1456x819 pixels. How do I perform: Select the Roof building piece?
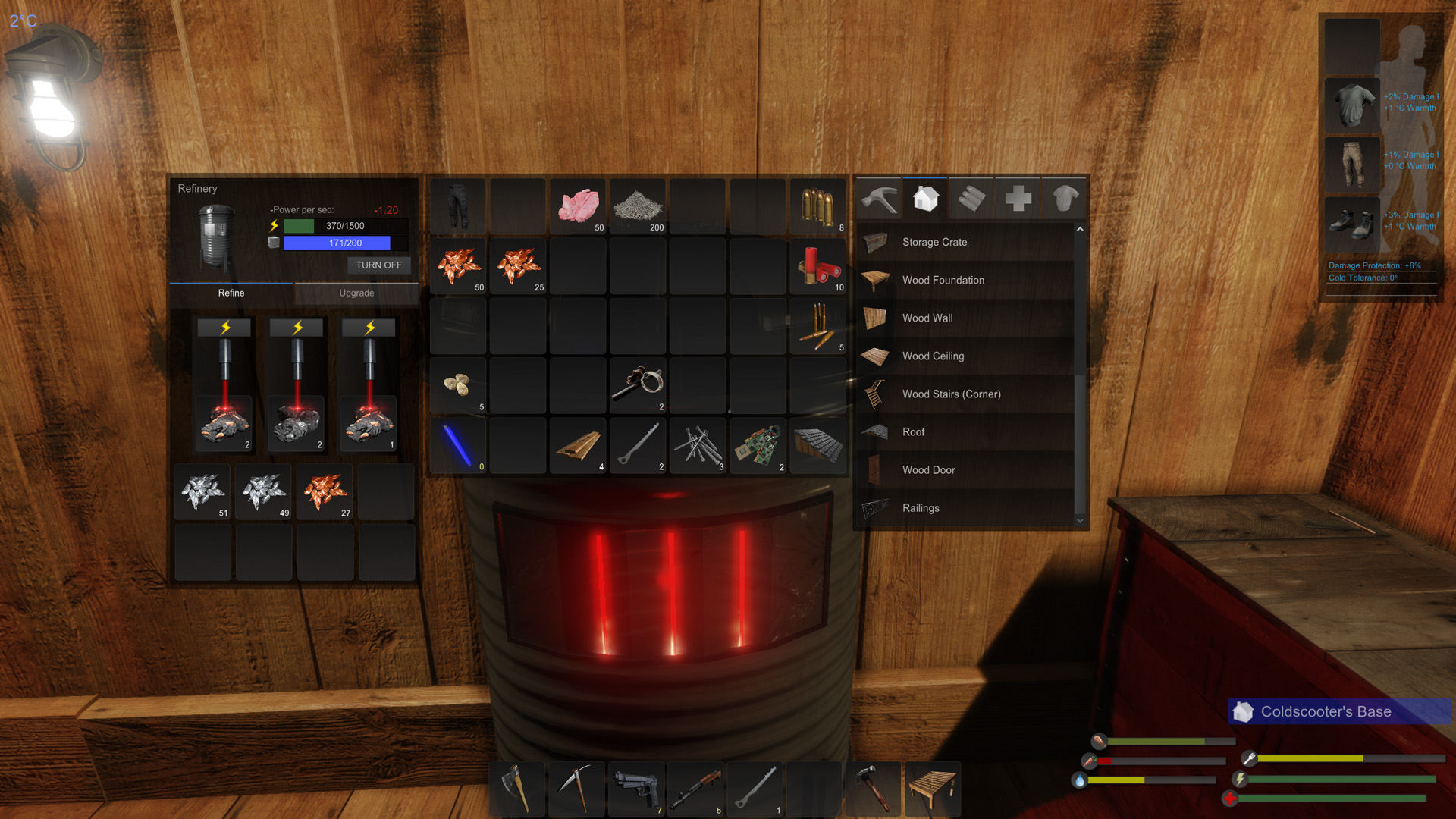pyautogui.click(x=913, y=432)
